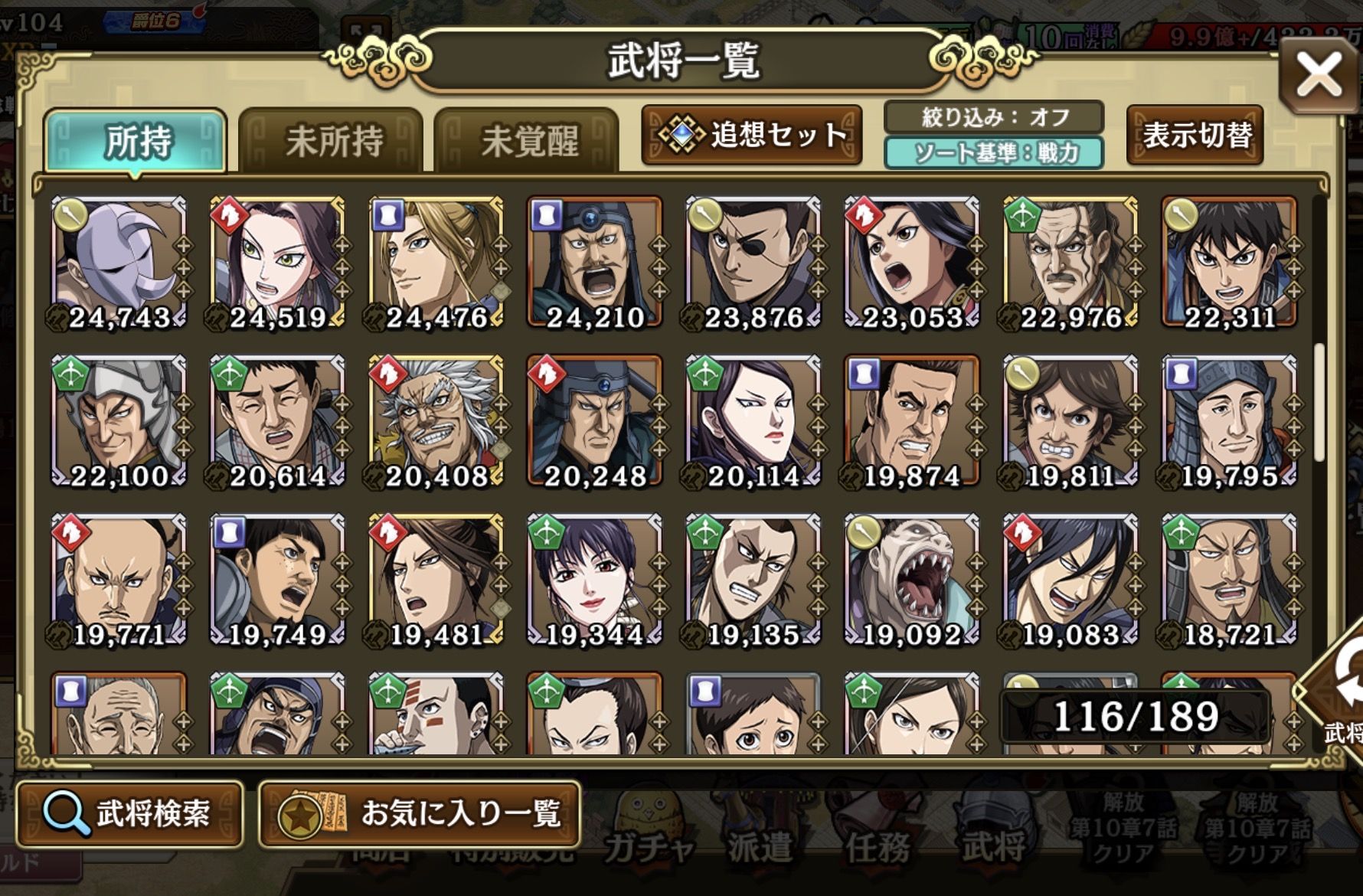
Task: Close the 武将一覧 general list window
Action: tap(1318, 75)
